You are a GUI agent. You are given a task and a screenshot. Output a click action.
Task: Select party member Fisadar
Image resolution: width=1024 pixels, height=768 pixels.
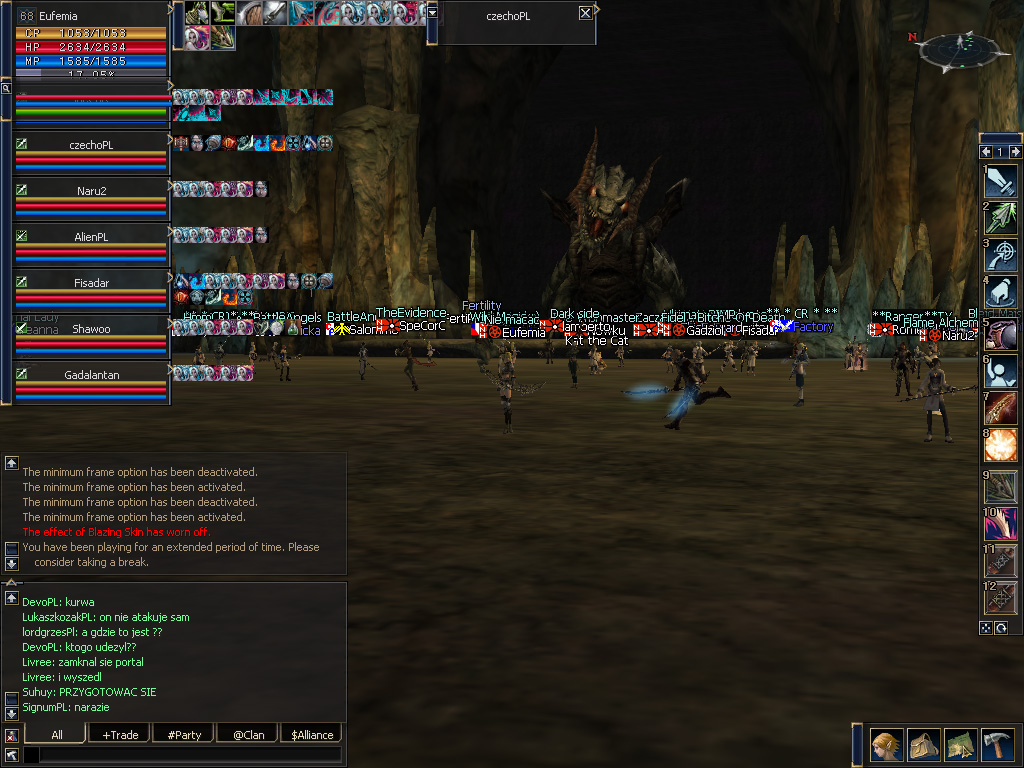pos(90,283)
